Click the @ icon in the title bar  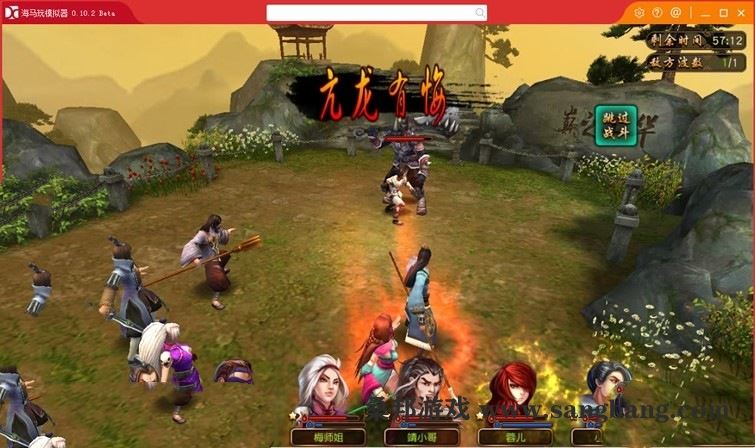pyautogui.click(x=675, y=12)
